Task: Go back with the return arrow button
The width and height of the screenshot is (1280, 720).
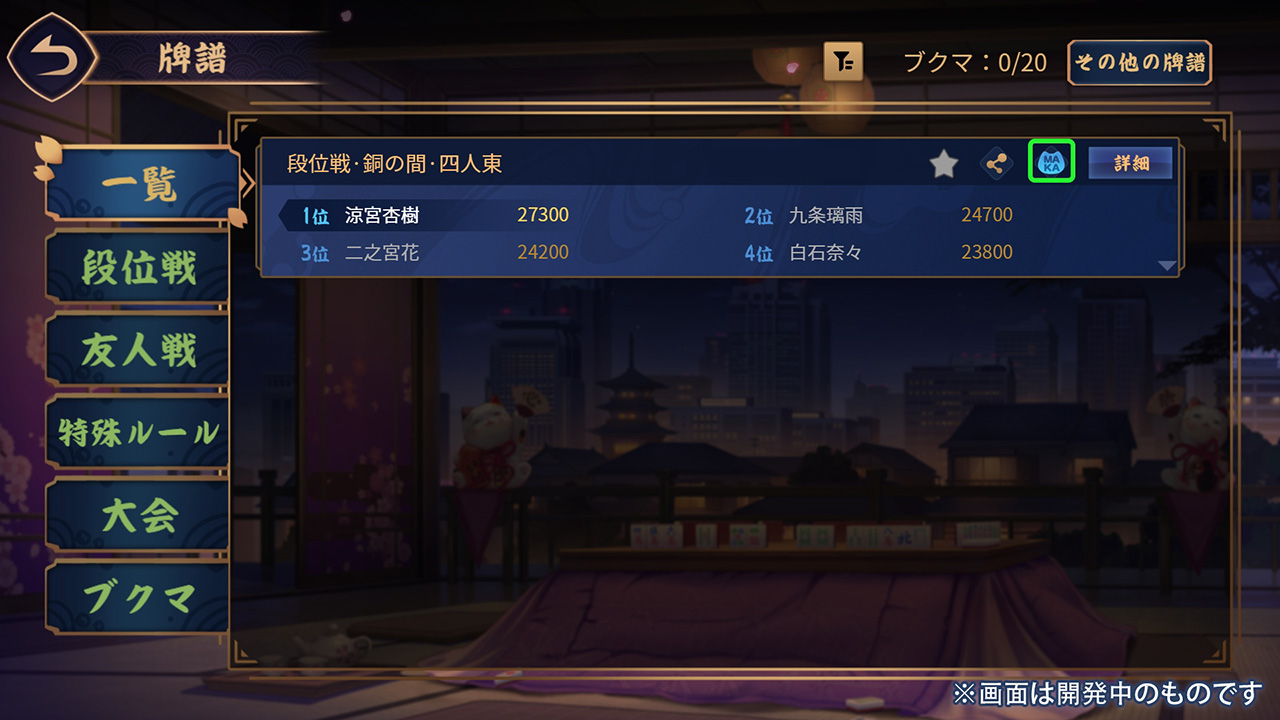Action: [x=53, y=60]
